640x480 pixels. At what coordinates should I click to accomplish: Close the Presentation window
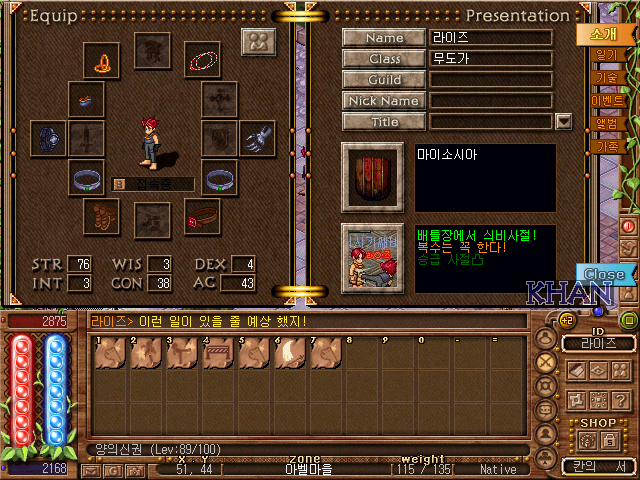pyautogui.click(x=604, y=274)
